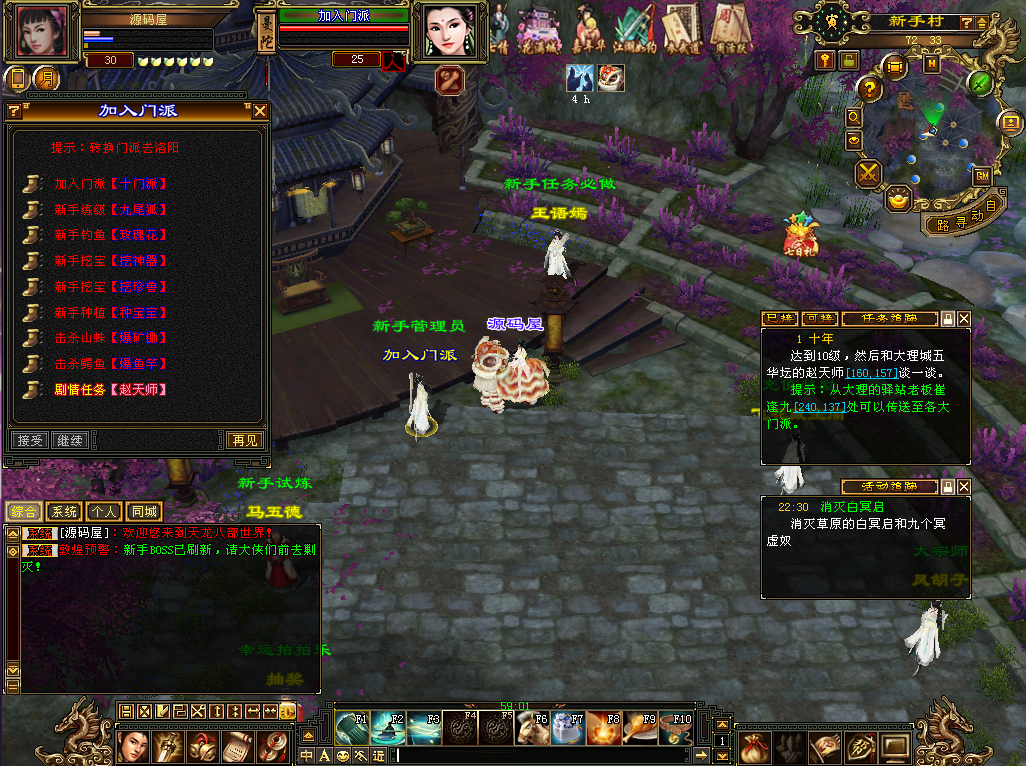Choose 击杀鳄鱼【爆鱼竿】 in the dialog
The image size is (1026, 766).
[110, 364]
